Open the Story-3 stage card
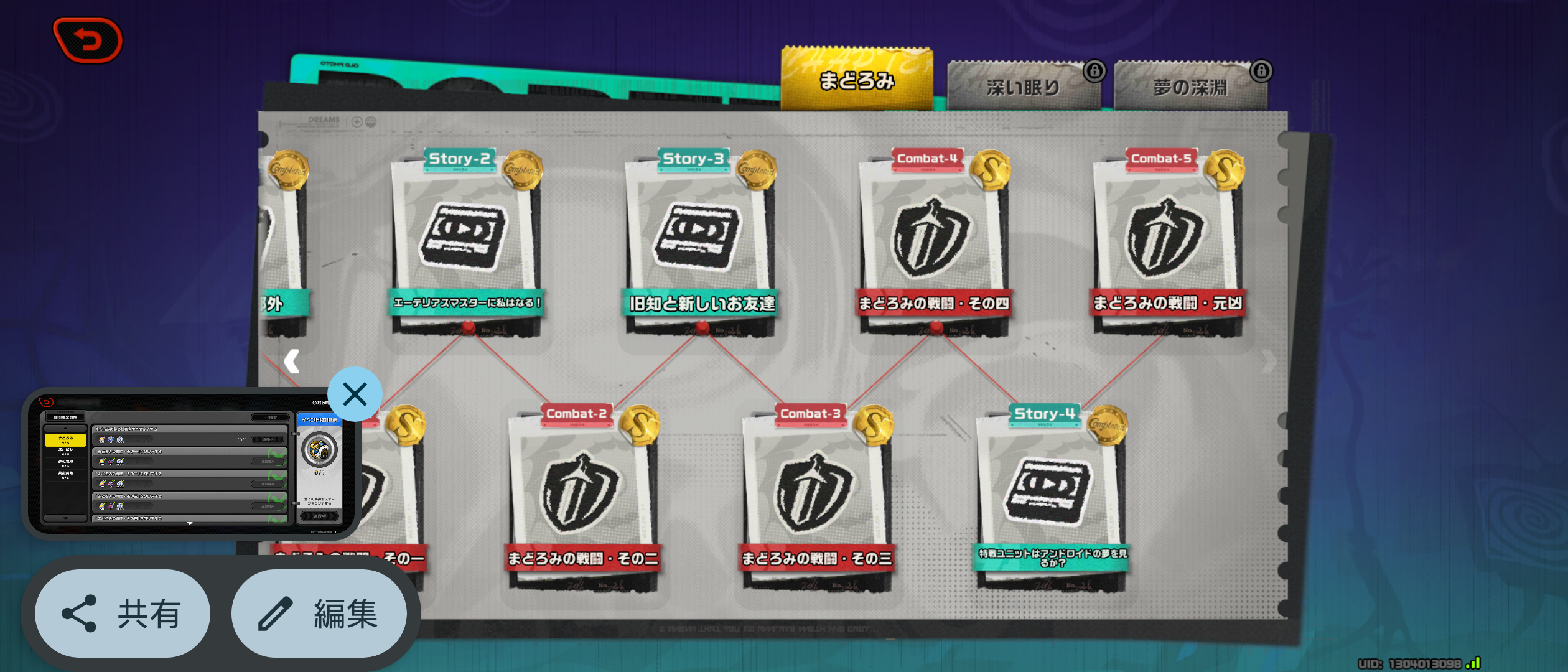 [x=699, y=243]
